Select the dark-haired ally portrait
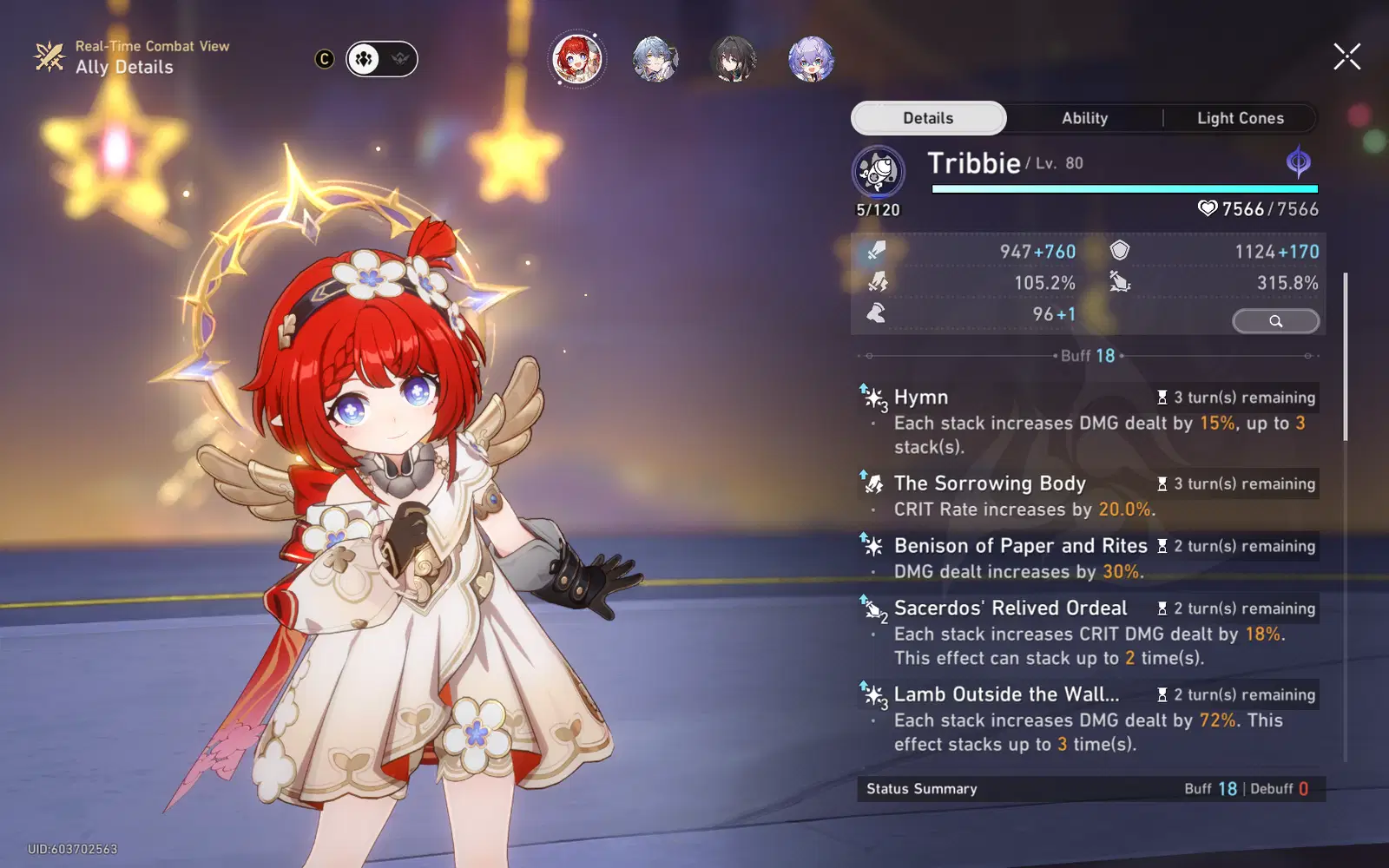 733,59
